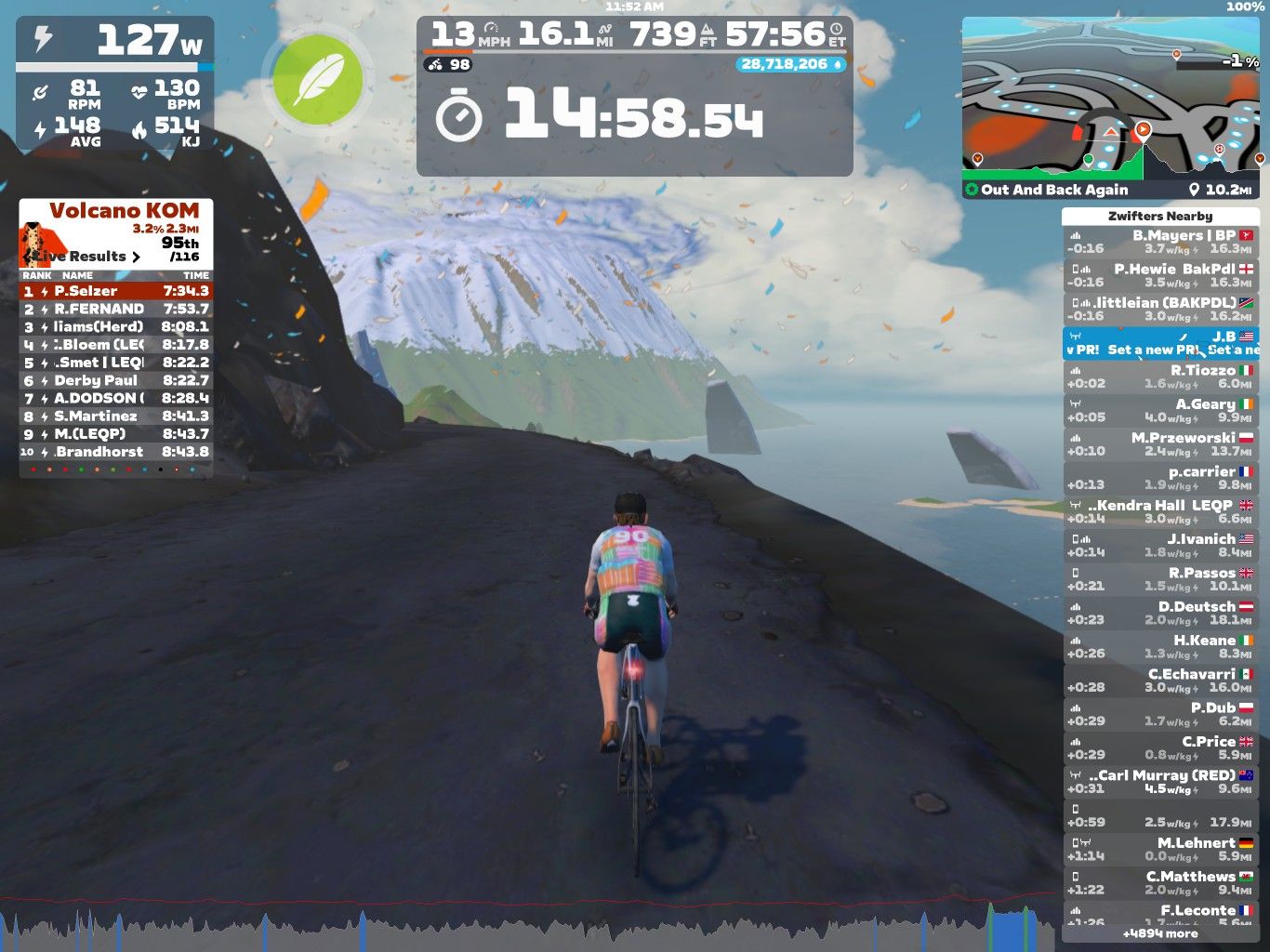
Task: Choose Derby Paul in the leaderboard
Action: [x=115, y=380]
